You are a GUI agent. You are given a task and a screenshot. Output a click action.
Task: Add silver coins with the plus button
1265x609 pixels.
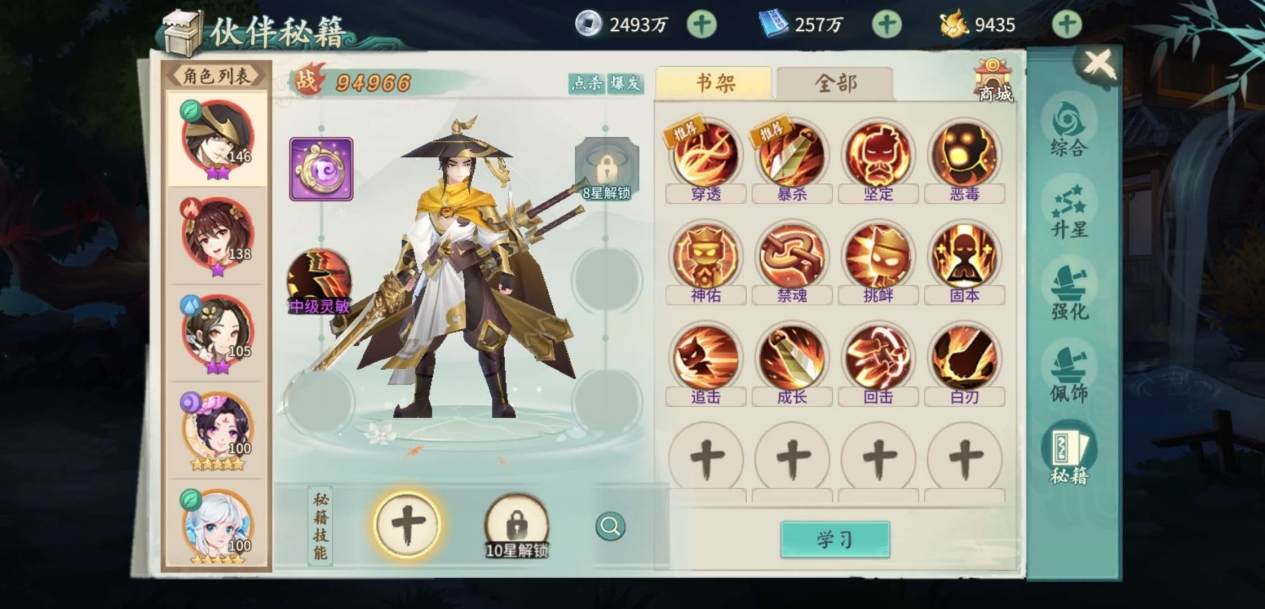[x=702, y=24]
